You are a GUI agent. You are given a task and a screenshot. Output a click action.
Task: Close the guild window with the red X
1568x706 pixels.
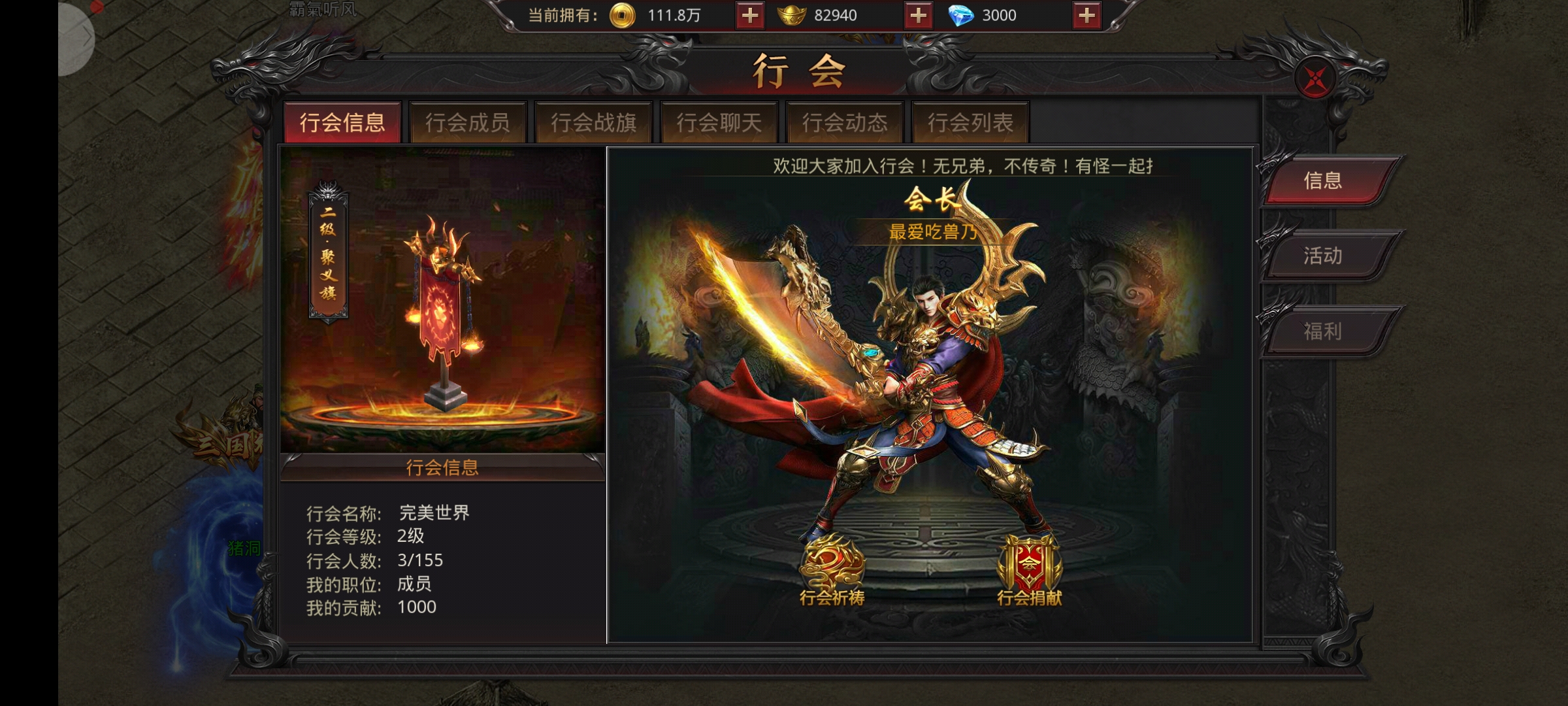1315,80
